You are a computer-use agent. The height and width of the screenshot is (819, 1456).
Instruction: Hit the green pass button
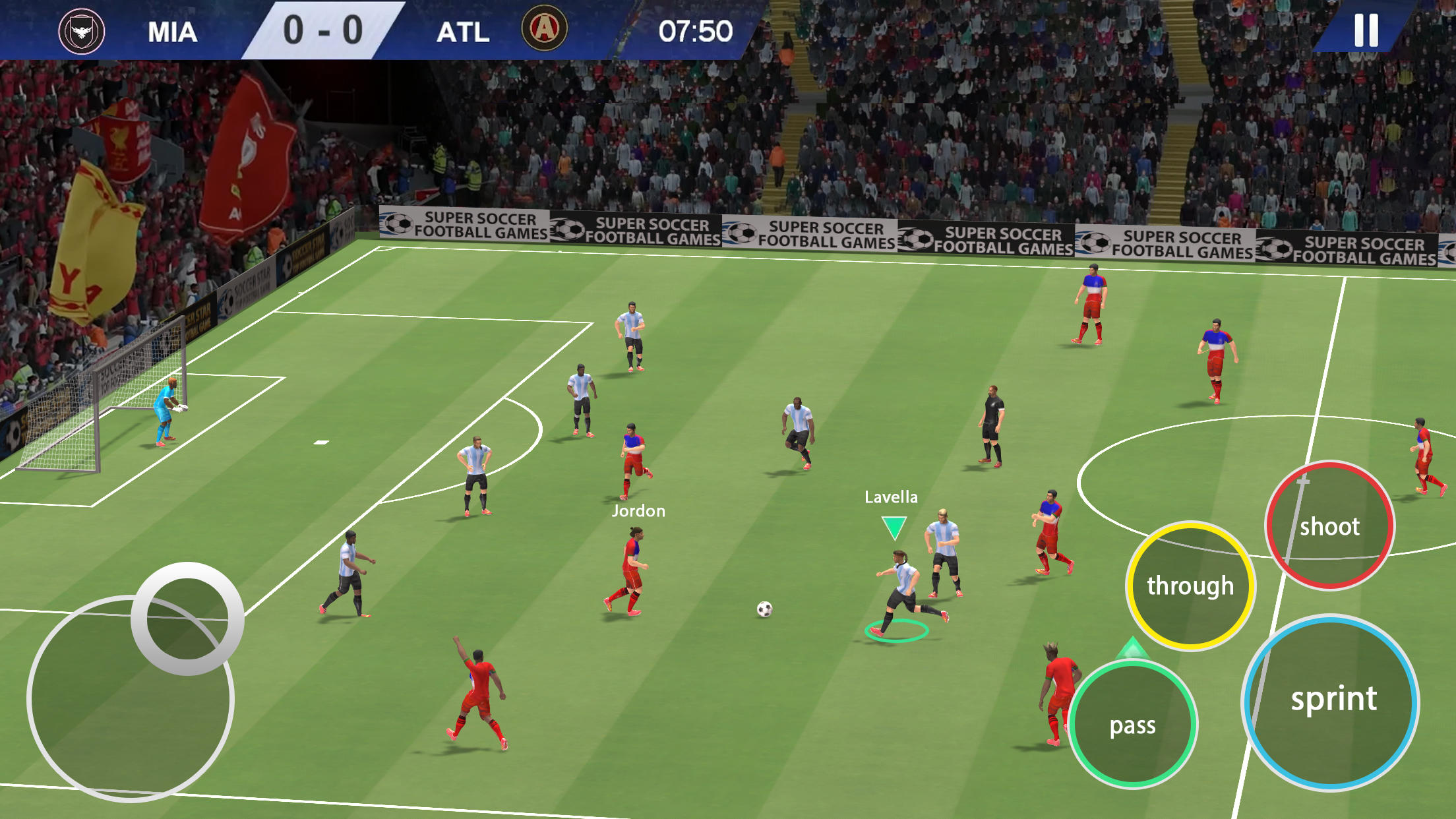click(x=1133, y=725)
